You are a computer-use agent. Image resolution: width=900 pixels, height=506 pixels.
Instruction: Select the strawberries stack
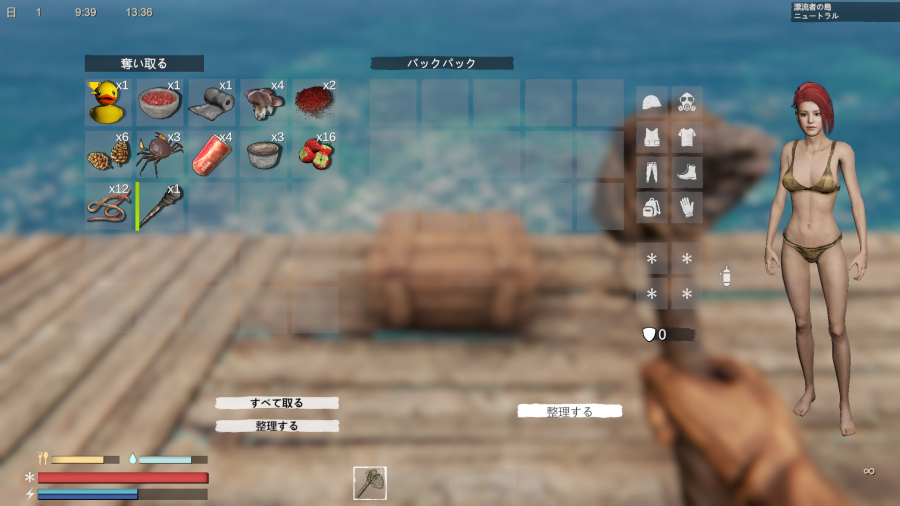(x=316, y=154)
